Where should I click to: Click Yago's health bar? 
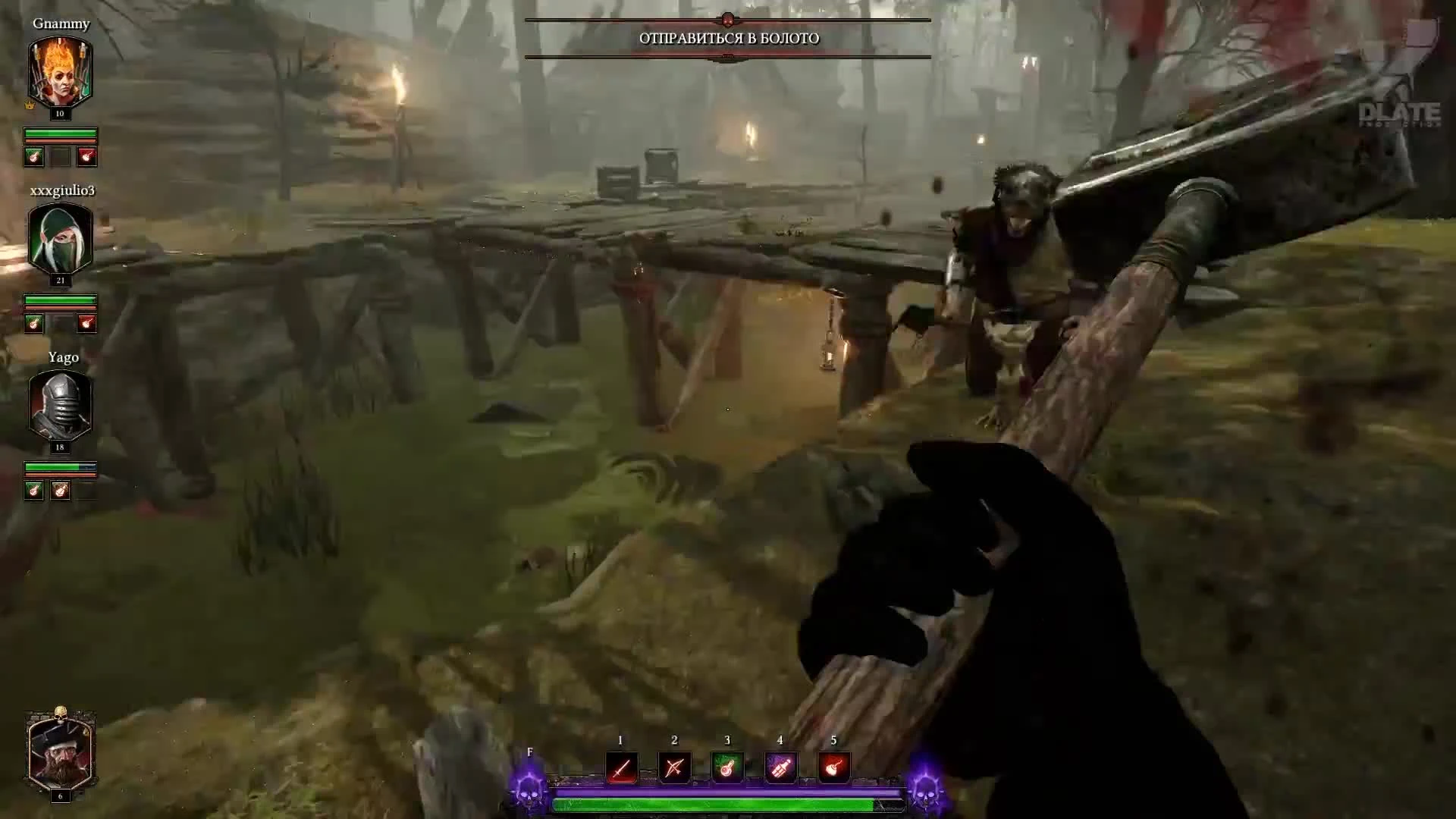(x=61, y=468)
